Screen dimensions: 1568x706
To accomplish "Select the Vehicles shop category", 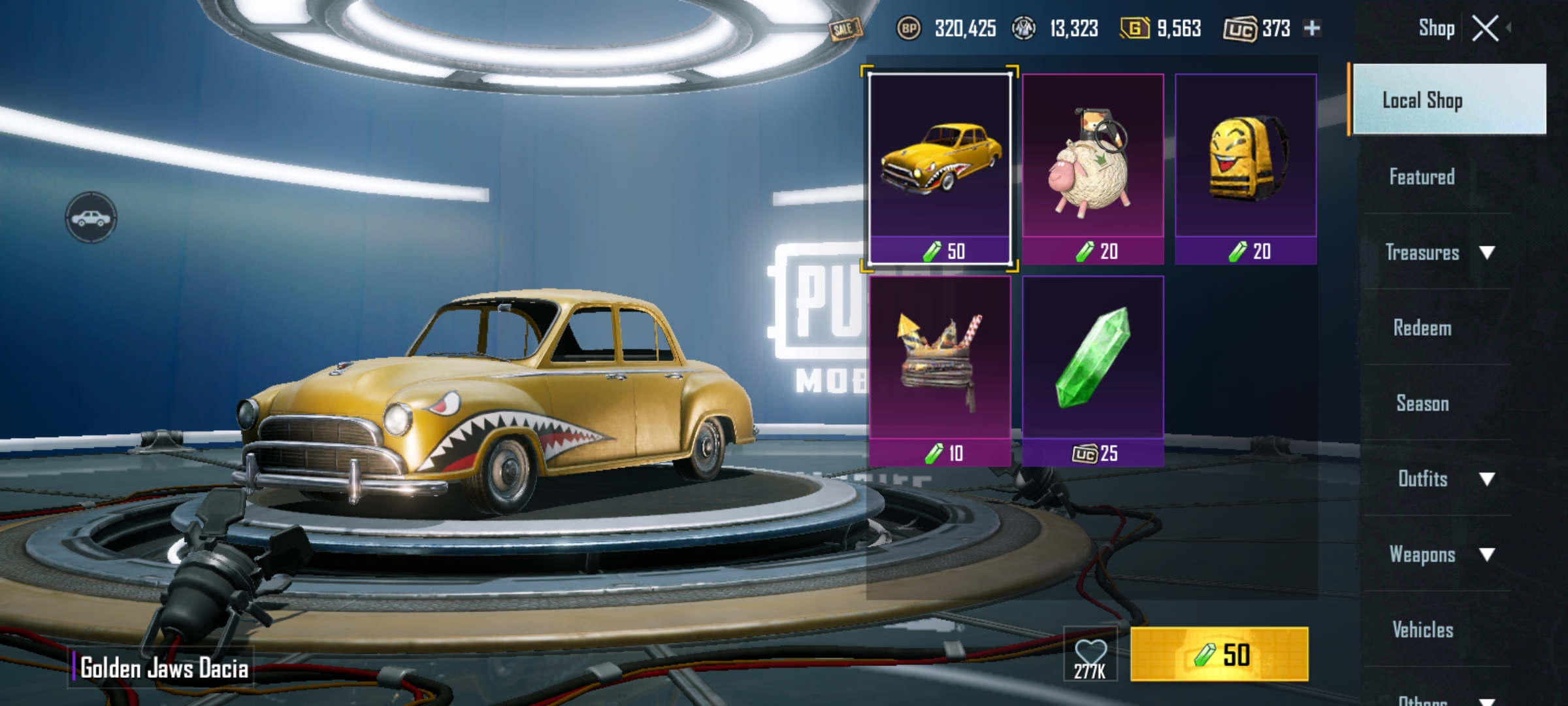I will click(1422, 630).
